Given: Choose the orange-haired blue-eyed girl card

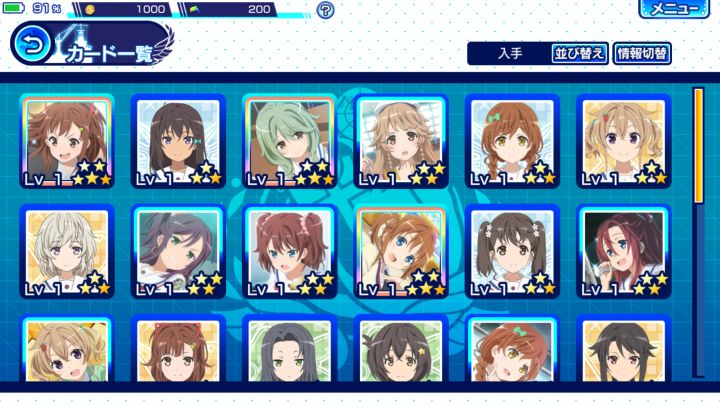Looking at the screenshot, I should click(400, 252).
